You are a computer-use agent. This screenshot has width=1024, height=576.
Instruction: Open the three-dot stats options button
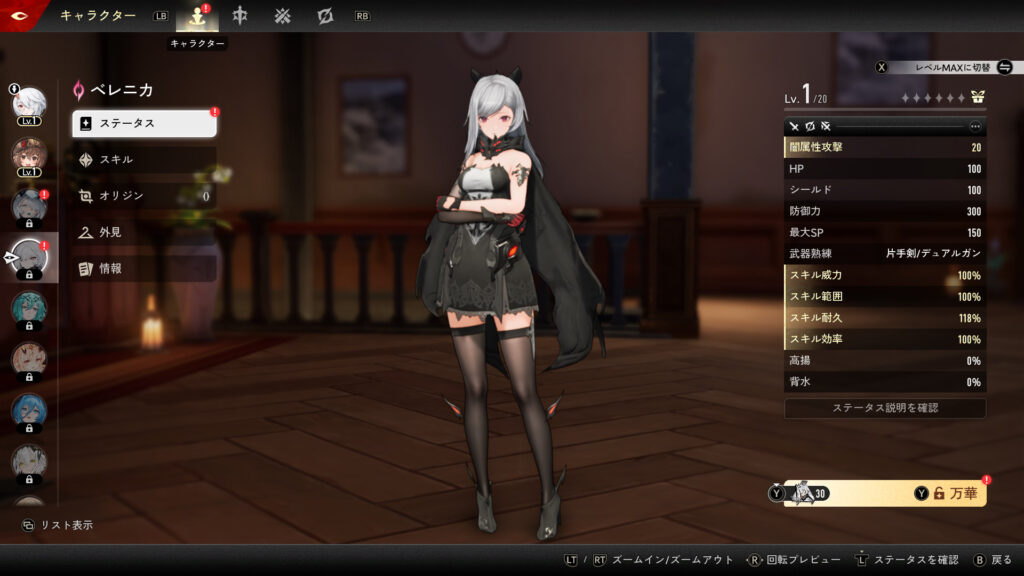point(975,127)
